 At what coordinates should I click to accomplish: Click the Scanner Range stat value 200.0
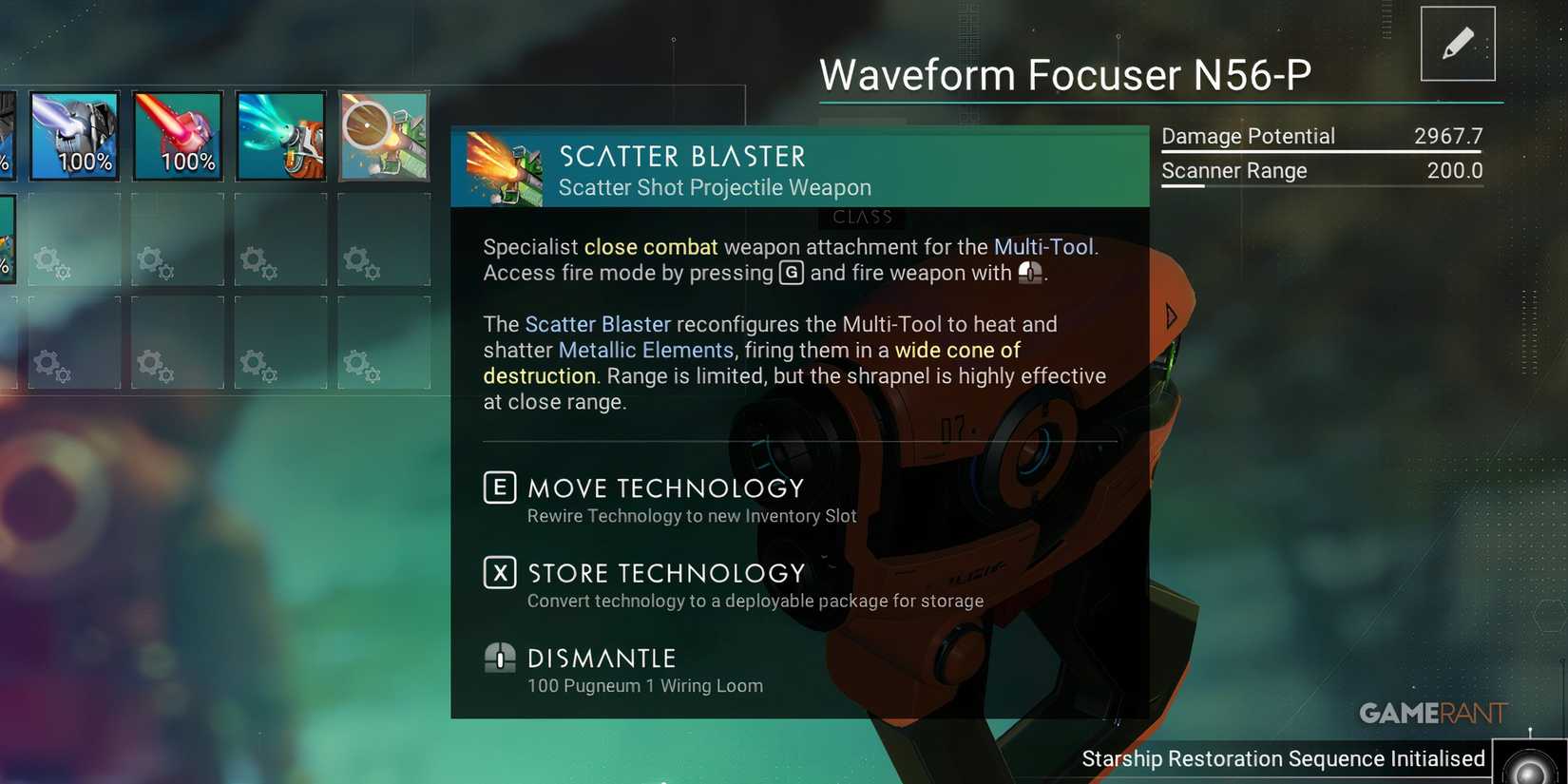[1454, 171]
